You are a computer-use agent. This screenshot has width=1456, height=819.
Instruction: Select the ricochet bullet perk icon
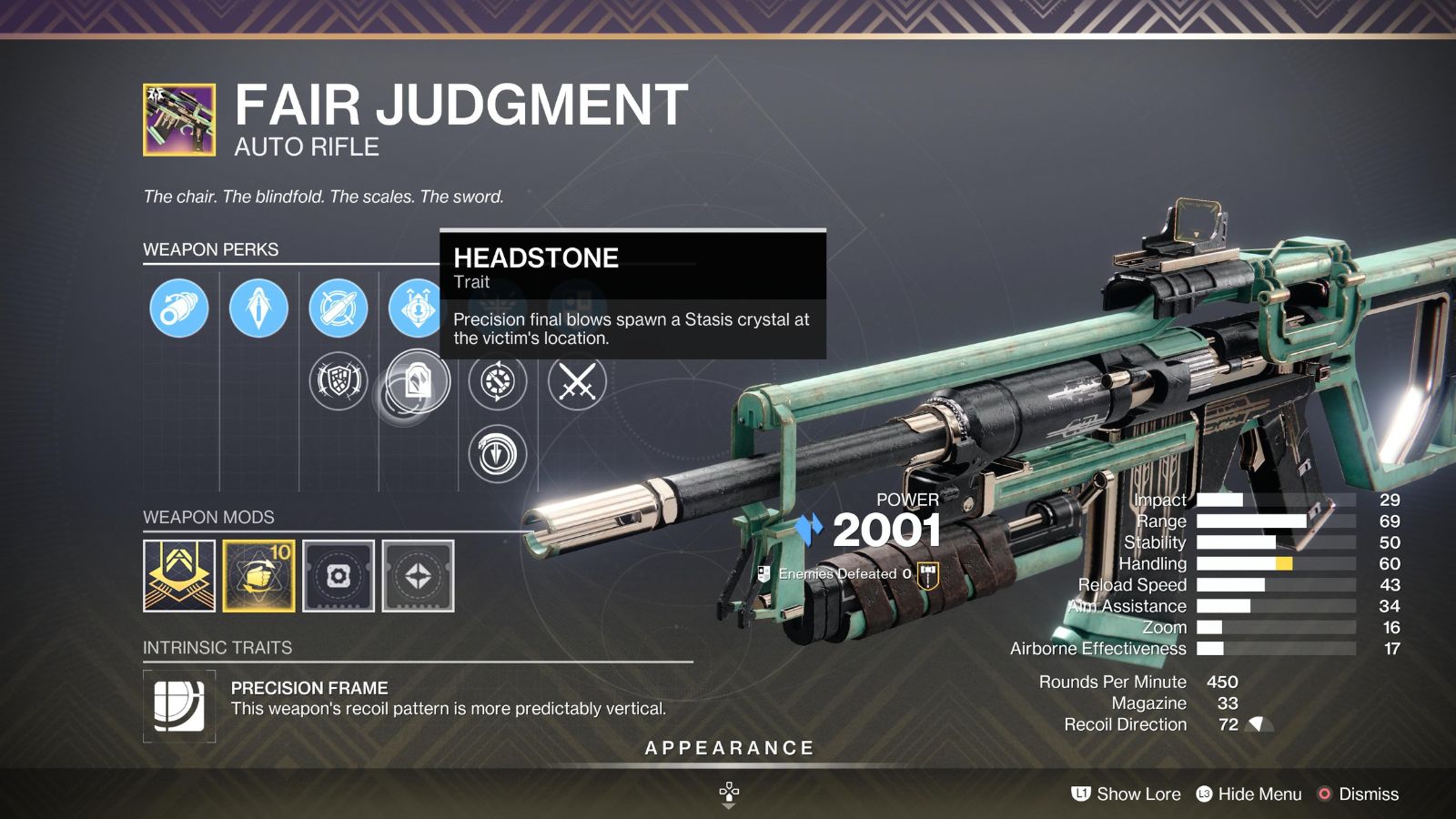pyautogui.click(x=339, y=309)
